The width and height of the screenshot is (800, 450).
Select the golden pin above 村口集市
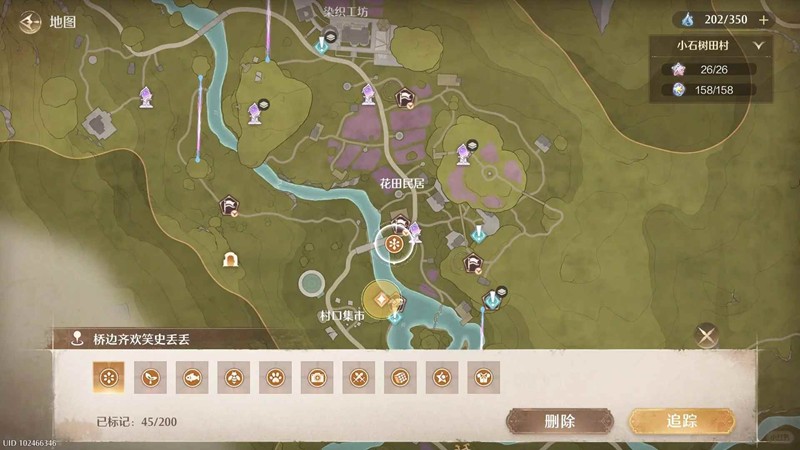pyautogui.click(x=381, y=299)
